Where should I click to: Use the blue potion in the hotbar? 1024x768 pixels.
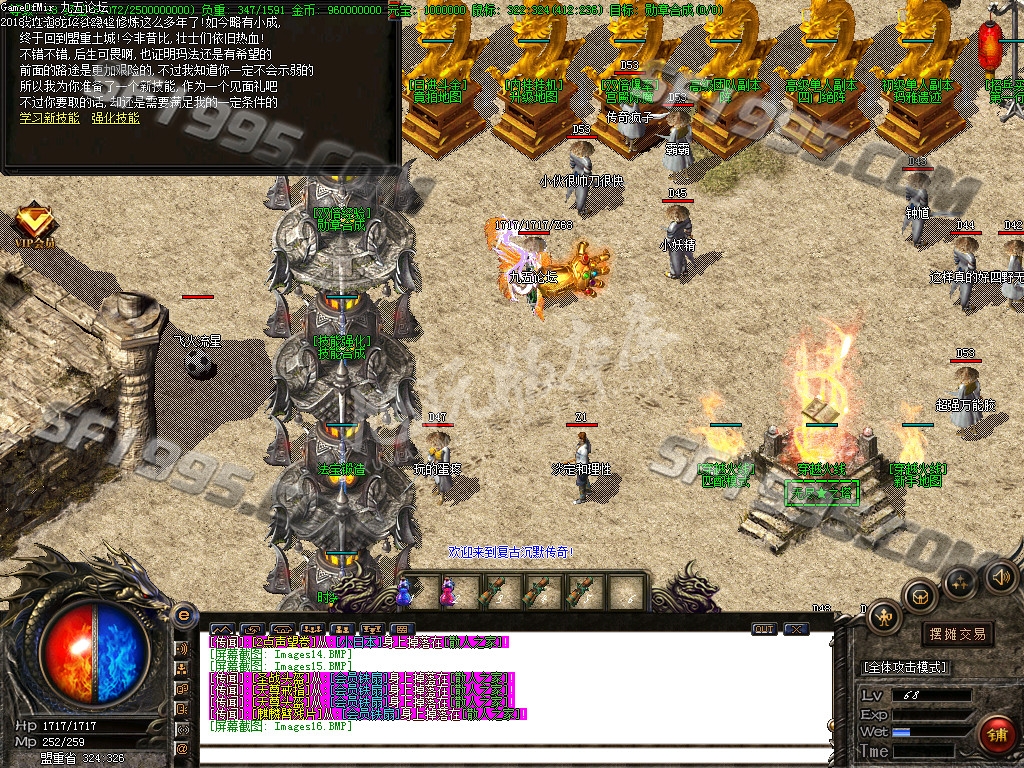coord(405,592)
